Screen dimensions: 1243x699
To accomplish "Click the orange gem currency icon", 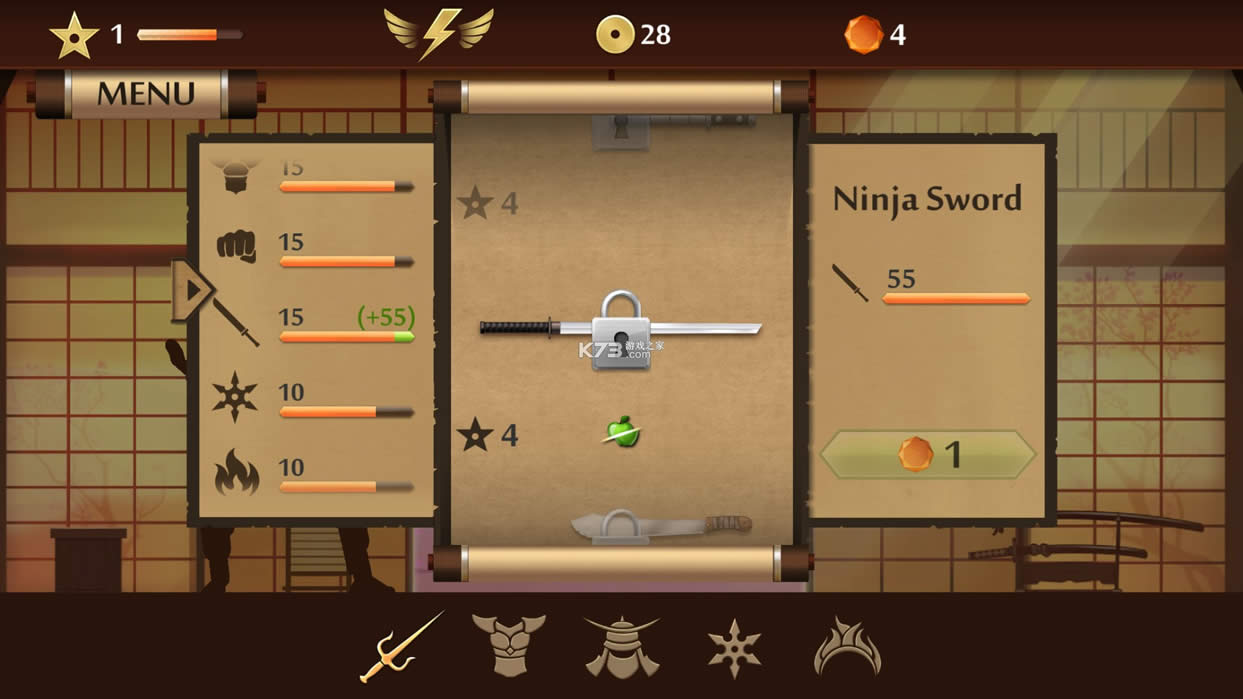I will pos(863,35).
